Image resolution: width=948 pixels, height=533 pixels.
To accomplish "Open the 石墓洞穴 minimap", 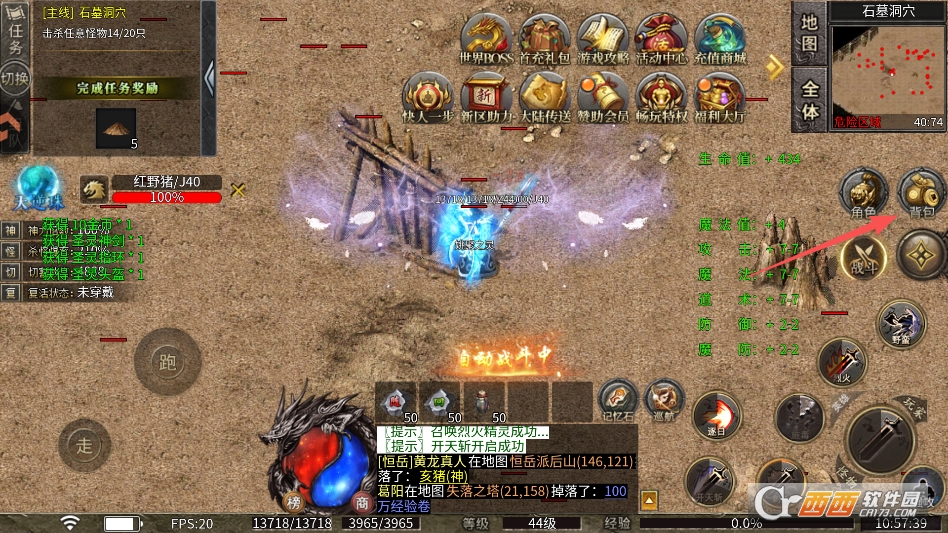I will click(888, 69).
